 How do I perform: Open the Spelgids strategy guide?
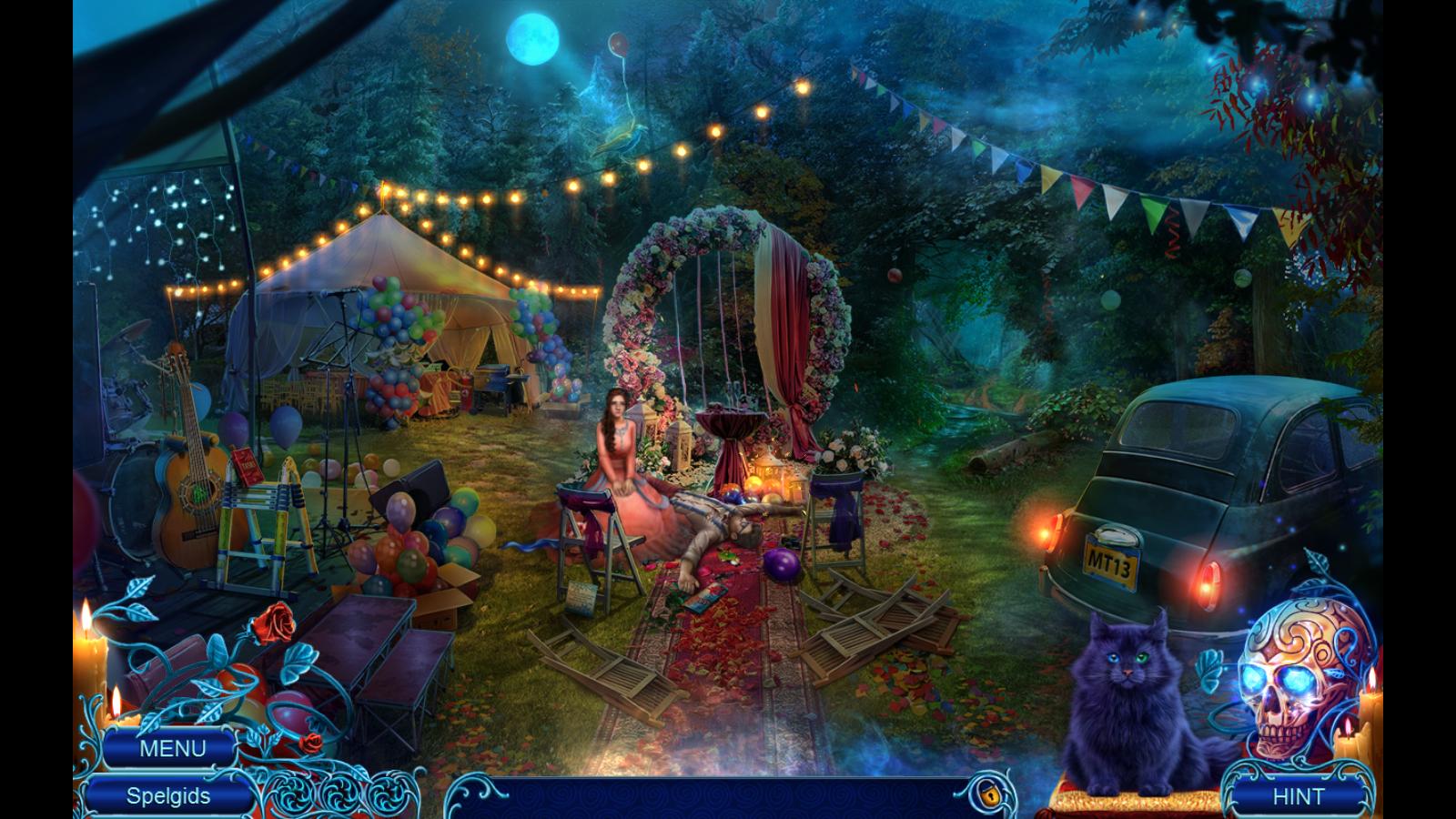point(168,796)
